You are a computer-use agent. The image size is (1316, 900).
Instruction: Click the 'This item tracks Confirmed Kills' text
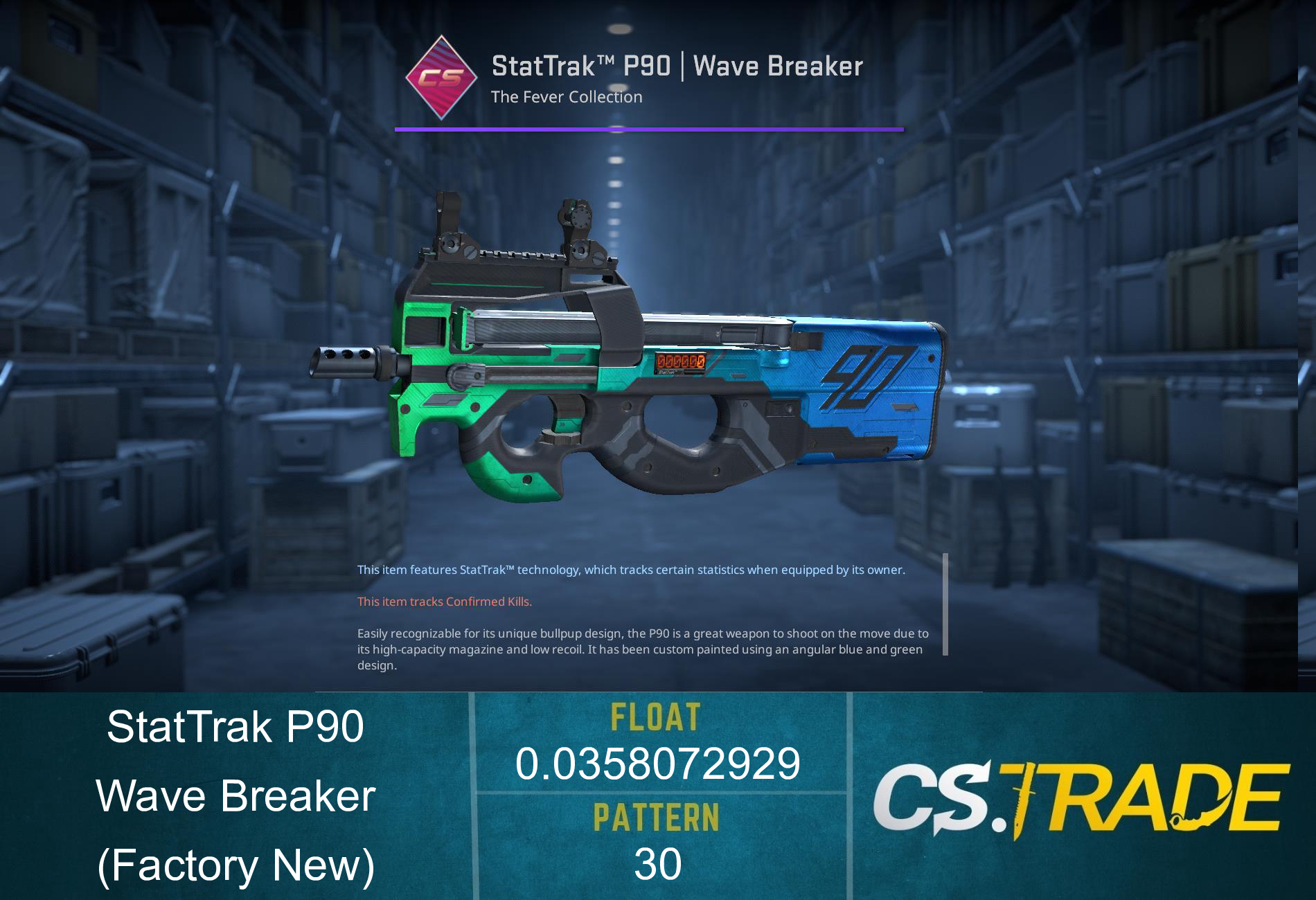pyautogui.click(x=443, y=602)
